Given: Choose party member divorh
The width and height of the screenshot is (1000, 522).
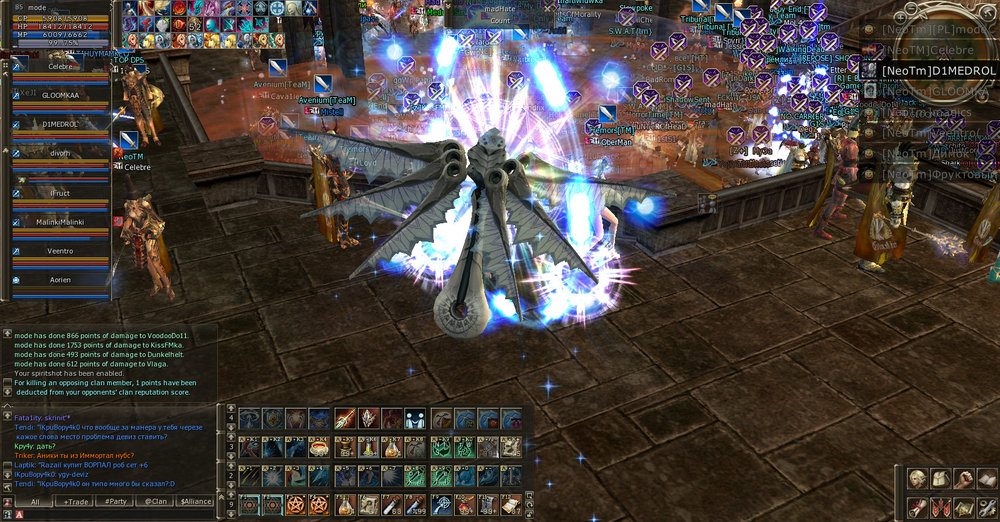Looking at the screenshot, I should point(60,155).
